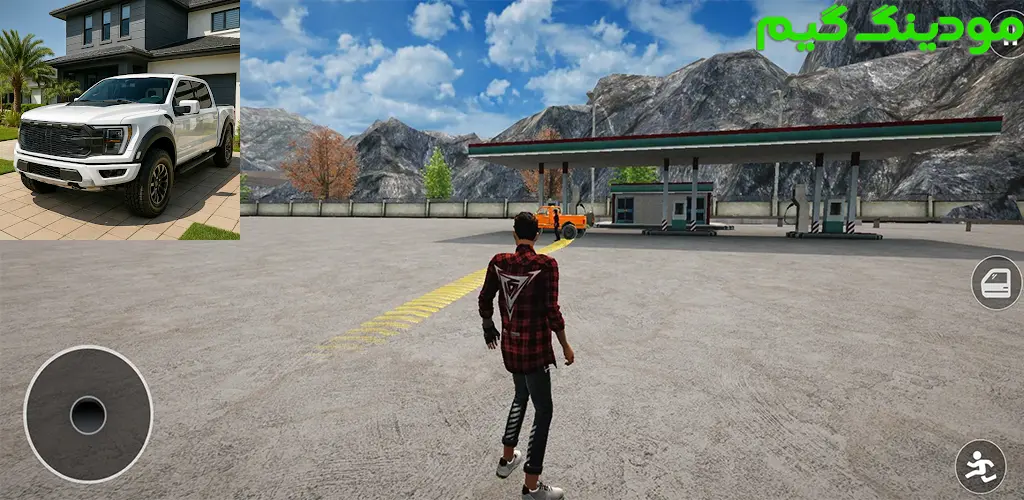Tap the car door enter-vehicle button
Viewport: 1024px width, 500px height.
(x=997, y=283)
